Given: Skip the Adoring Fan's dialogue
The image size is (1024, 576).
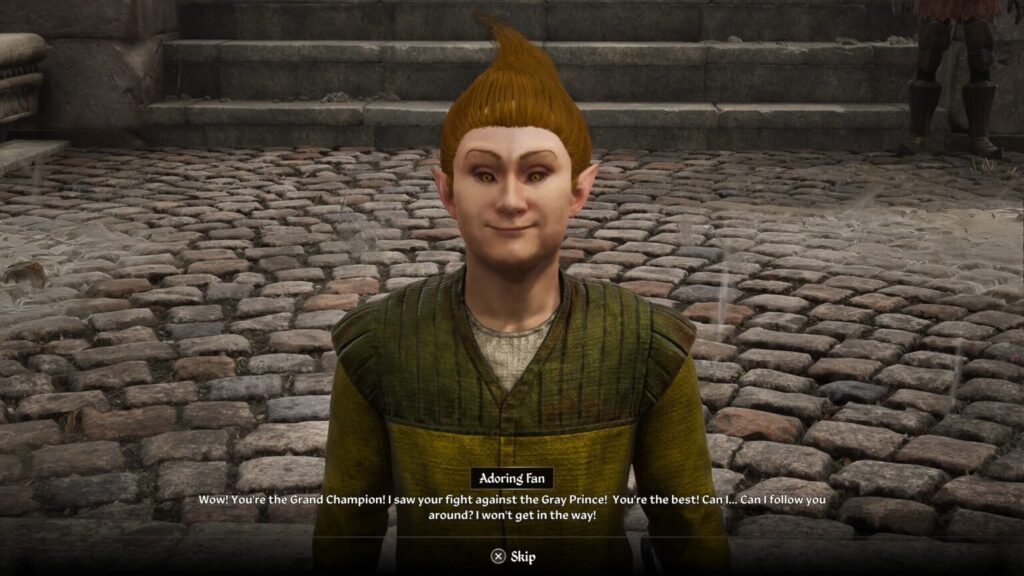Looking at the screenshot, I should point(512,556).
